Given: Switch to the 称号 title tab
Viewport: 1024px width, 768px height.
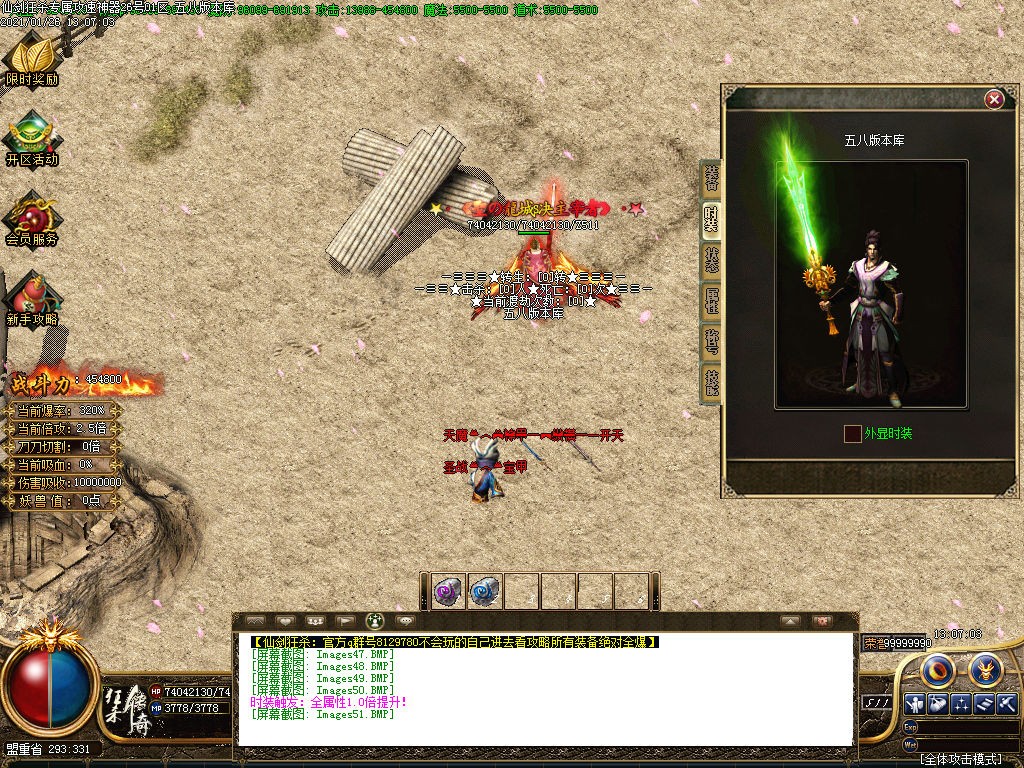Looking at the screenshot, I should 711,341.
